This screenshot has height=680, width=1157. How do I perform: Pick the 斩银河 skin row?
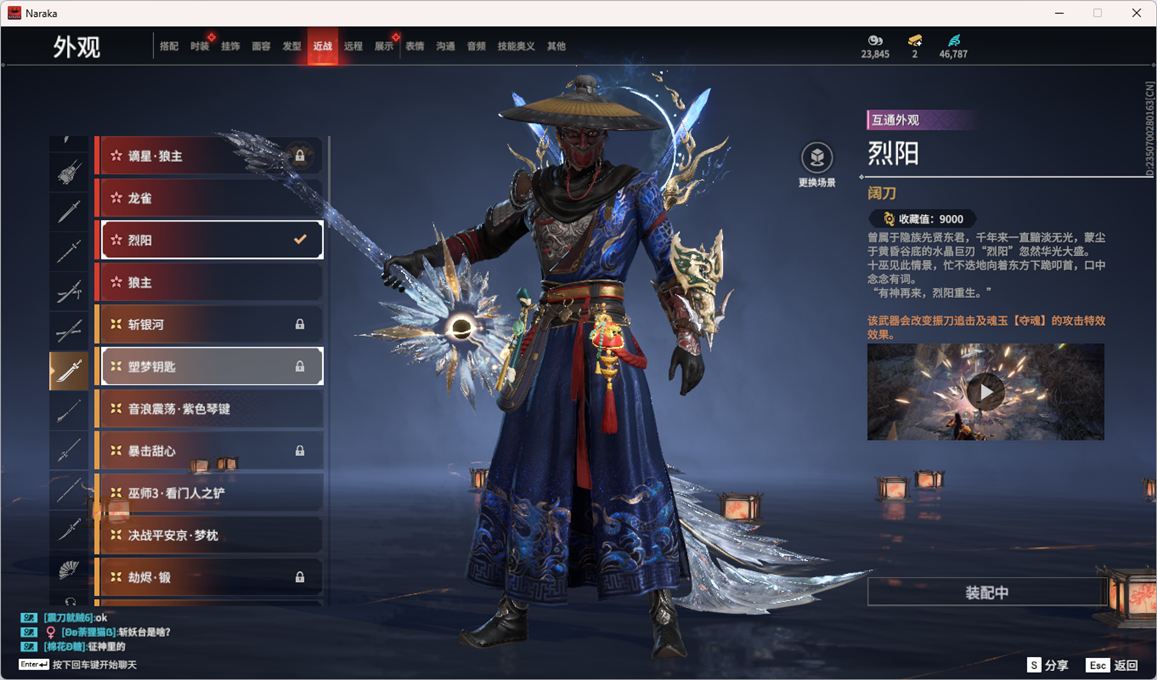pyautogui.click(x=209, y=324)
